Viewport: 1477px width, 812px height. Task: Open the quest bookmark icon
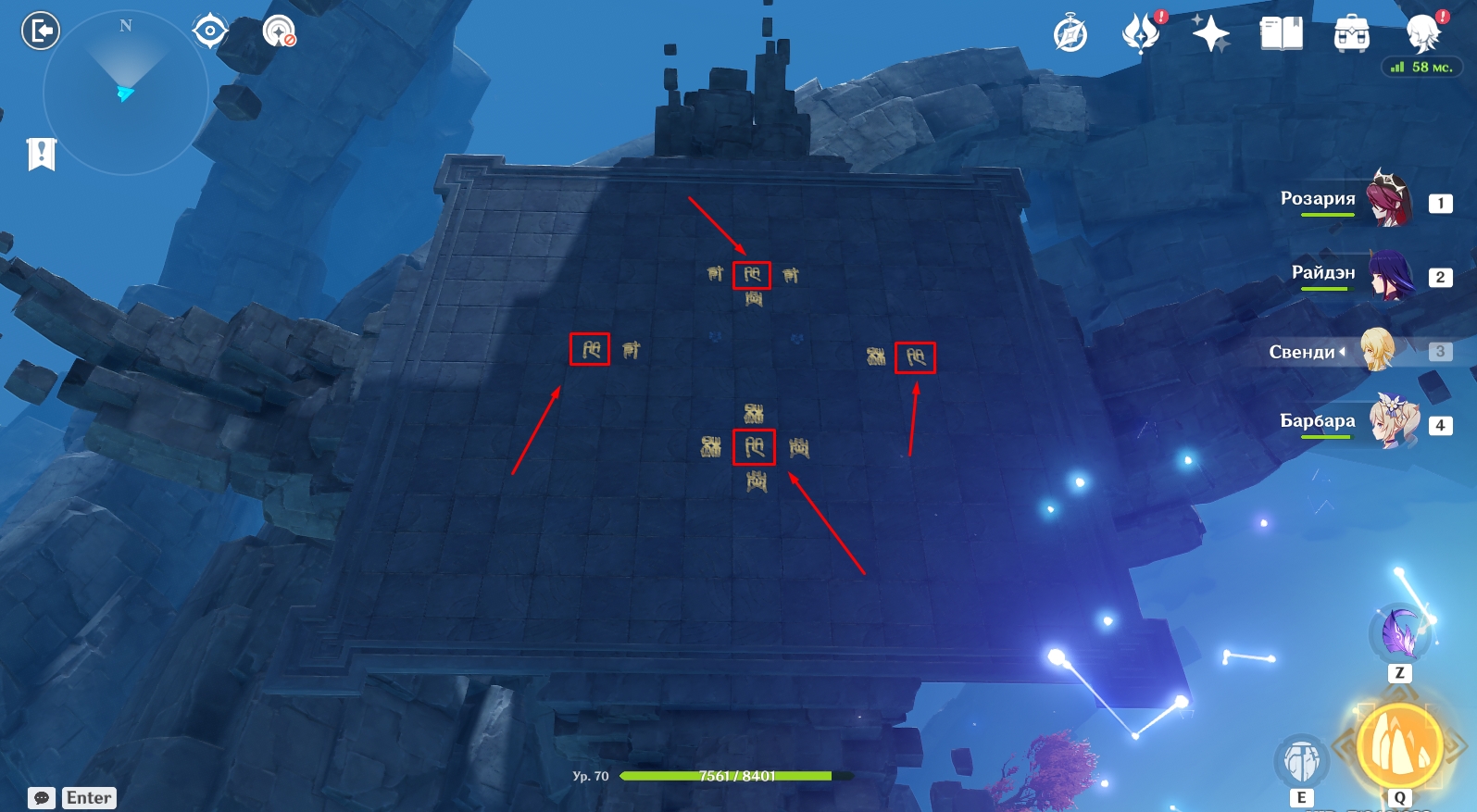point(42,154)
